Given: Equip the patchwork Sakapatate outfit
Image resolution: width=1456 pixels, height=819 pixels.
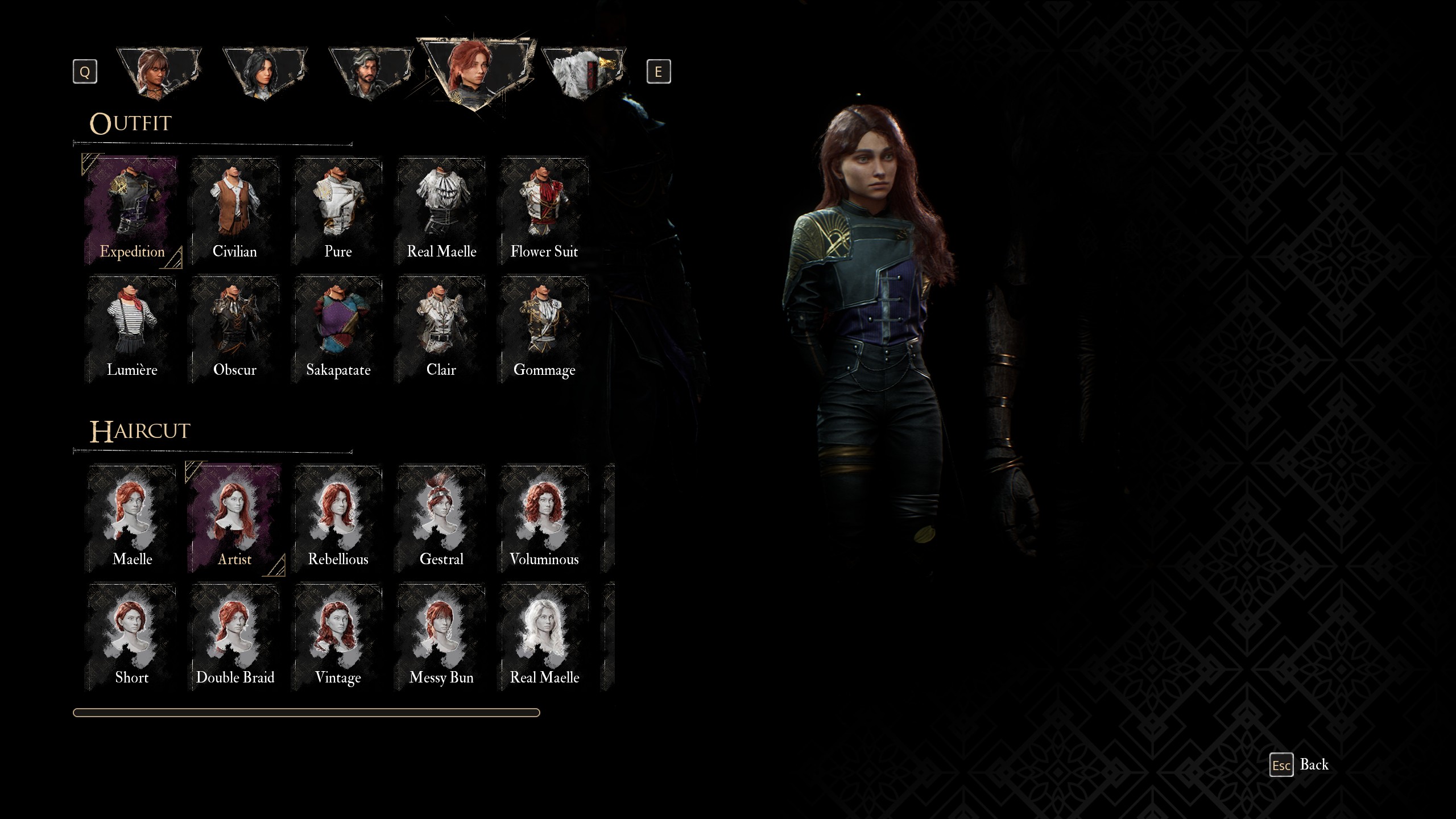Looking at the screenshot, I should coord(338,330).
